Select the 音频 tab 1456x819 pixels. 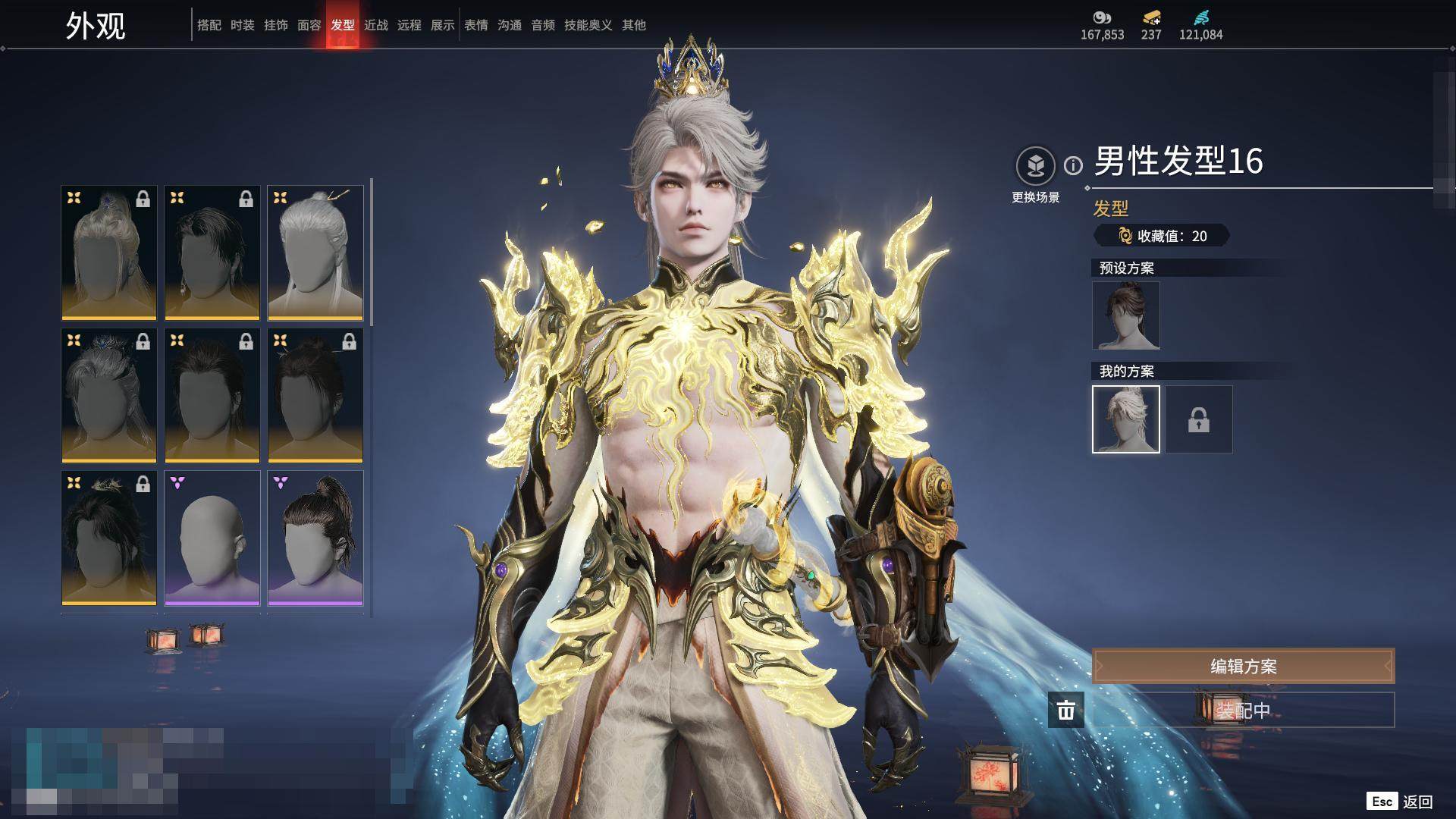542,25
